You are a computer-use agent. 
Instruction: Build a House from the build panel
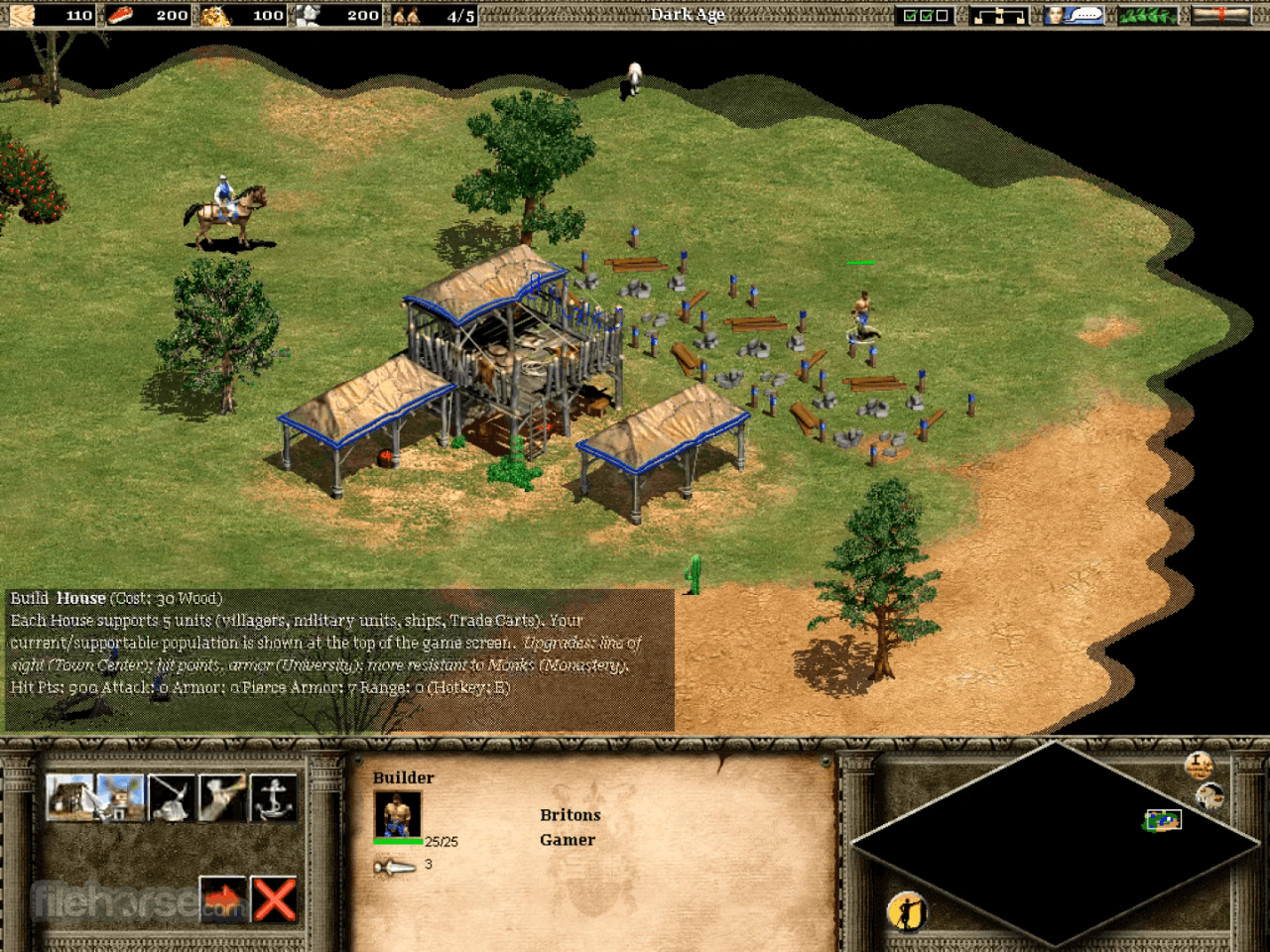(69, 798)
